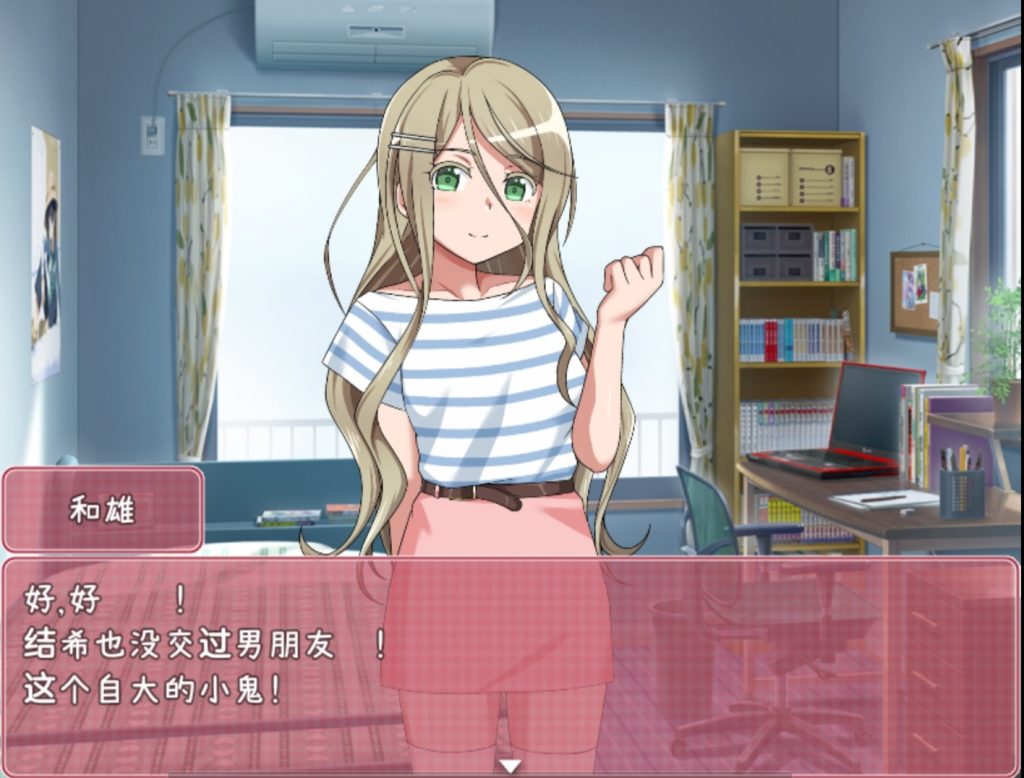Advance the dialogue by clicking the pink text box
Image resolution: width=1024 pixels, height=778 pixels.
(510, 660)
